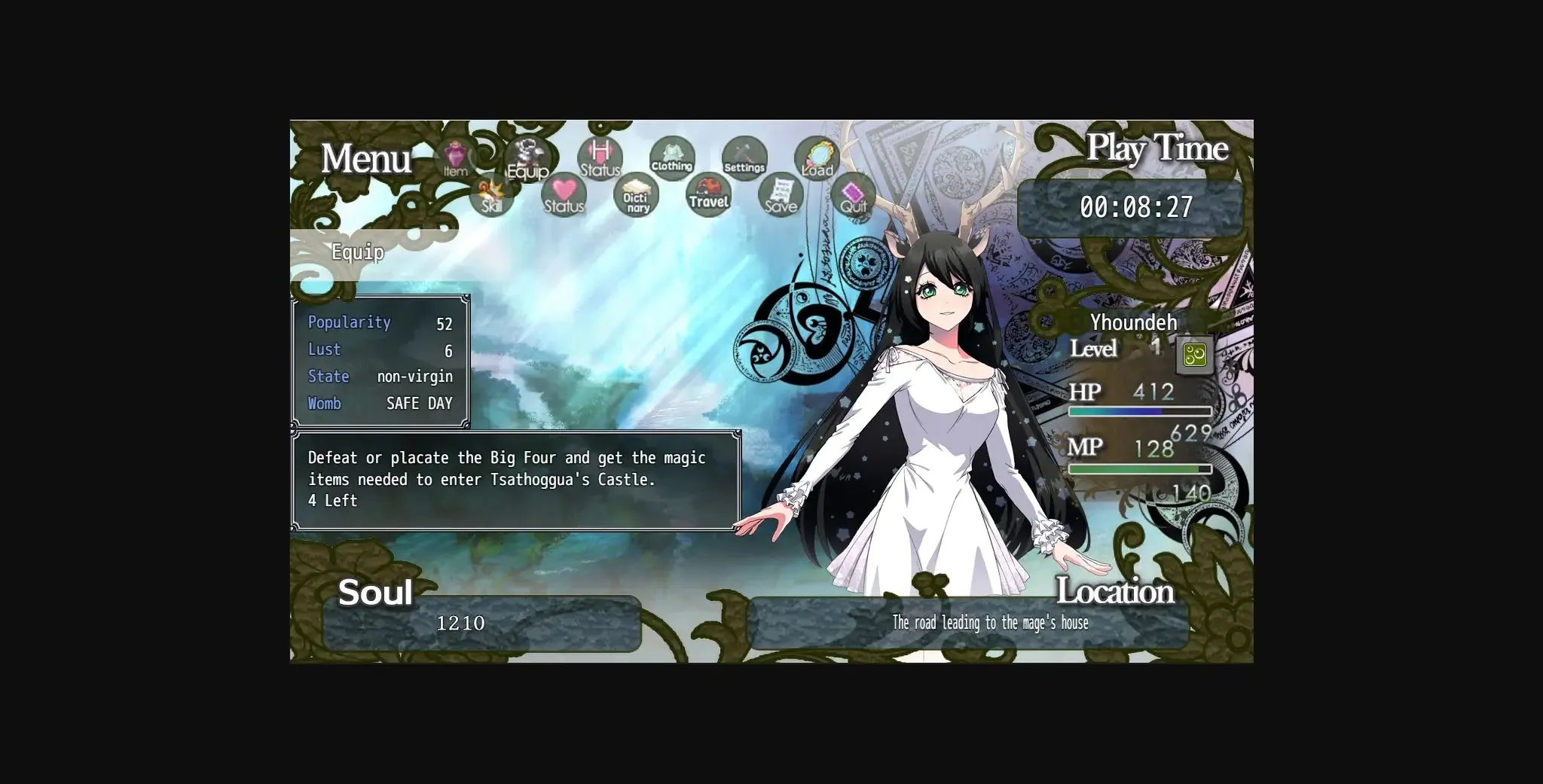Open the Load icon
The height and width of the screenshot is (784, 1543).
[x=816, y=158]
